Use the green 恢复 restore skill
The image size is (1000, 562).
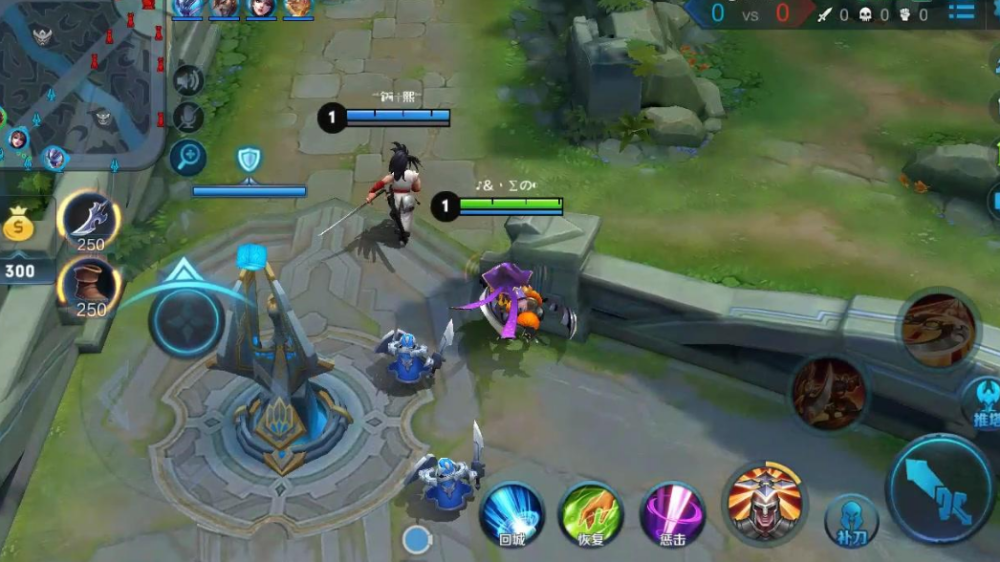pos(591,513)
